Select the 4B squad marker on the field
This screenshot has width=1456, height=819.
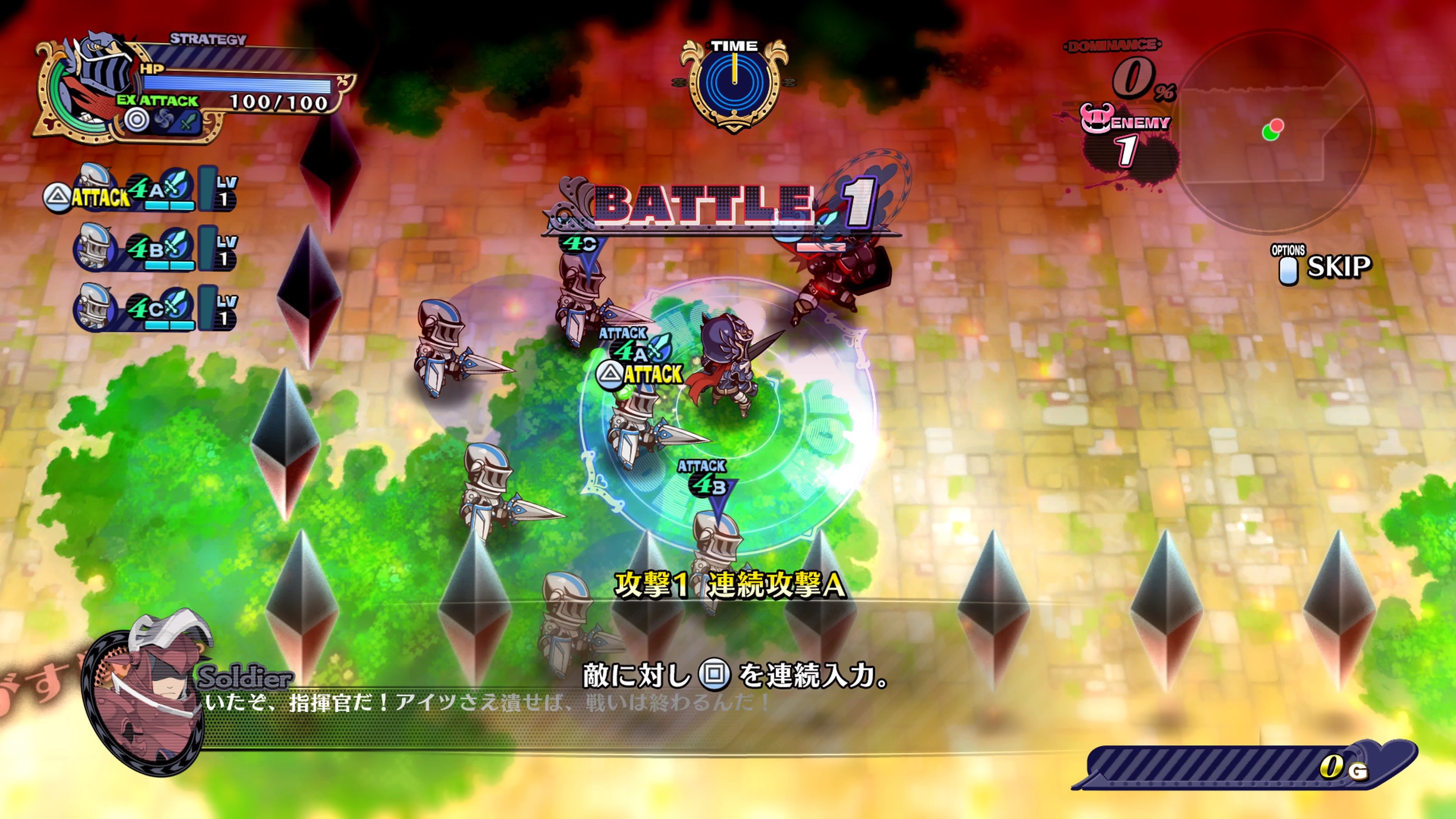click(704, 485)
